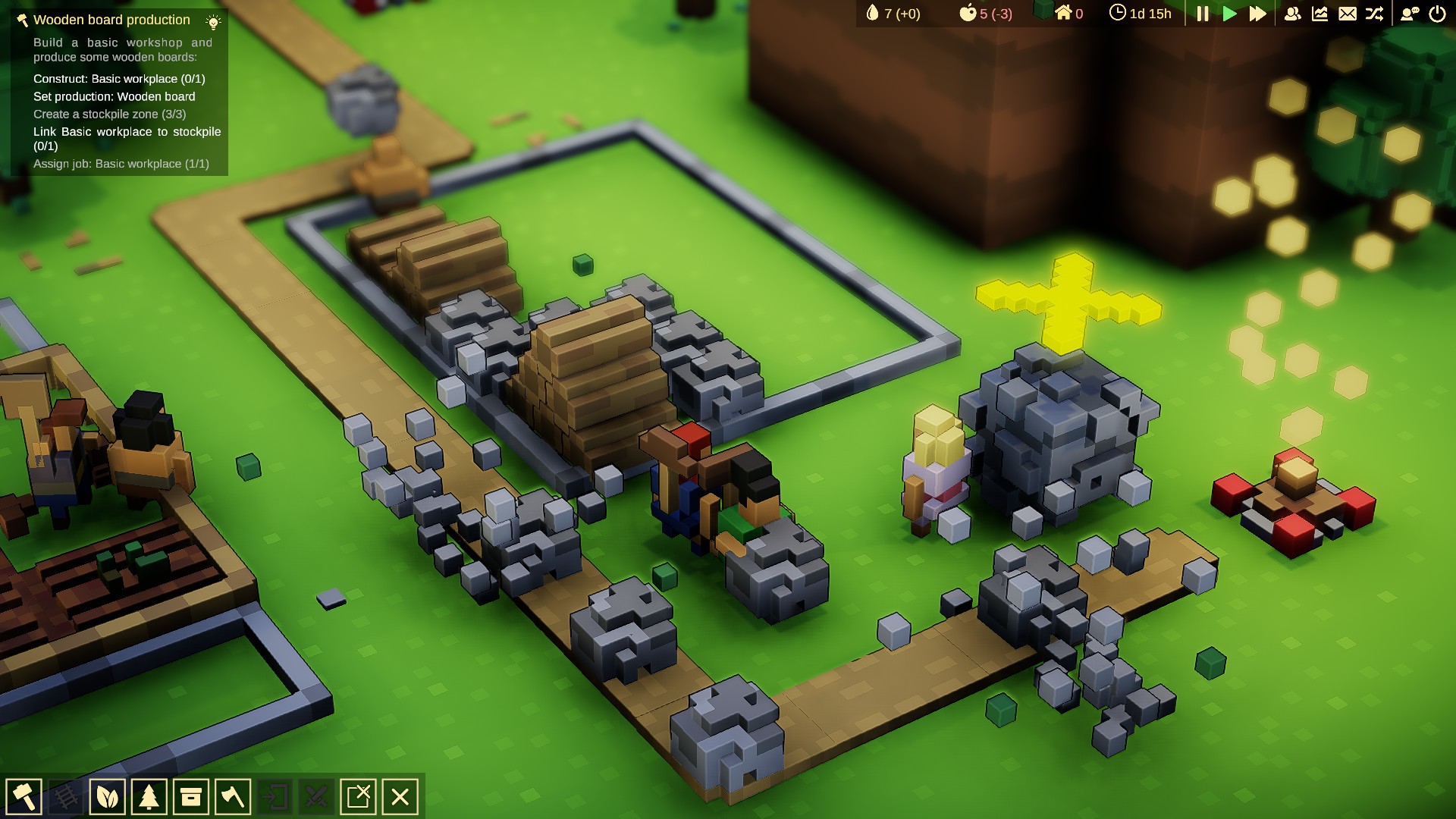The width and height of the screenshot is (1456, 819).
Task: View the statistics chart
Action: coord(1320,13)
